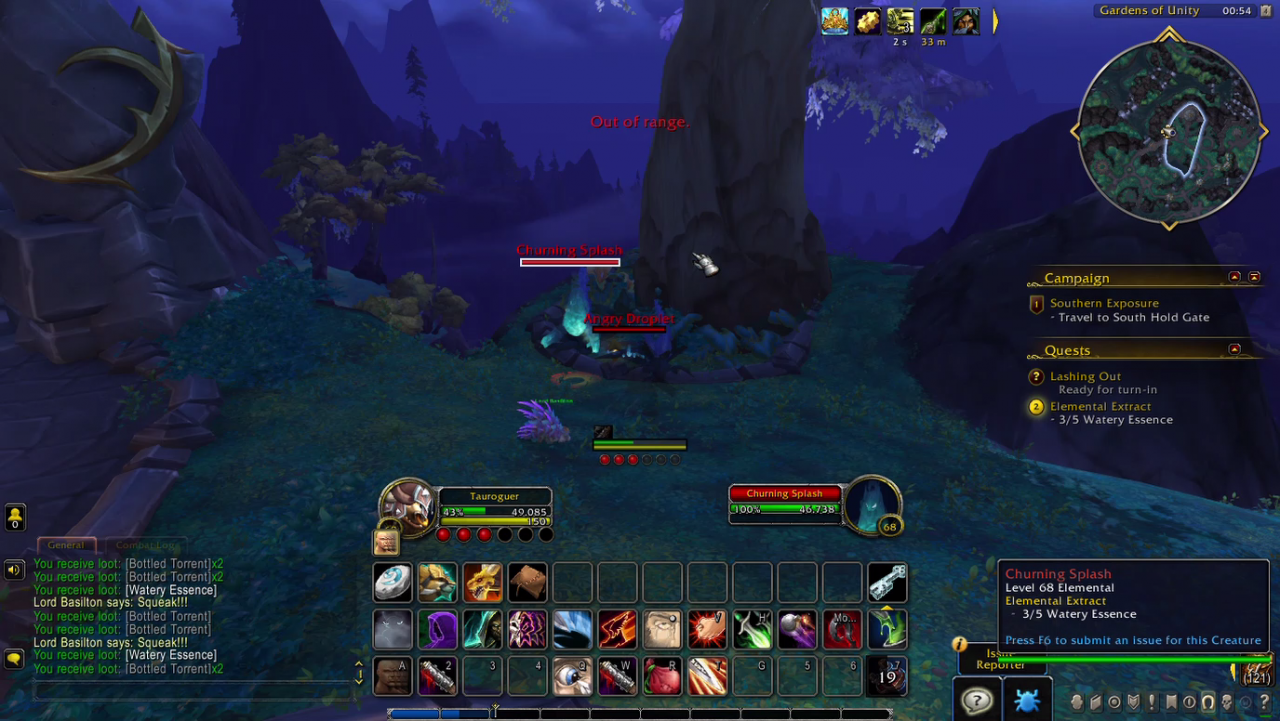This screenshot has height=721, width=1280.
Task: Open the Southern Exposure campaign objective
Action: 1104,303
